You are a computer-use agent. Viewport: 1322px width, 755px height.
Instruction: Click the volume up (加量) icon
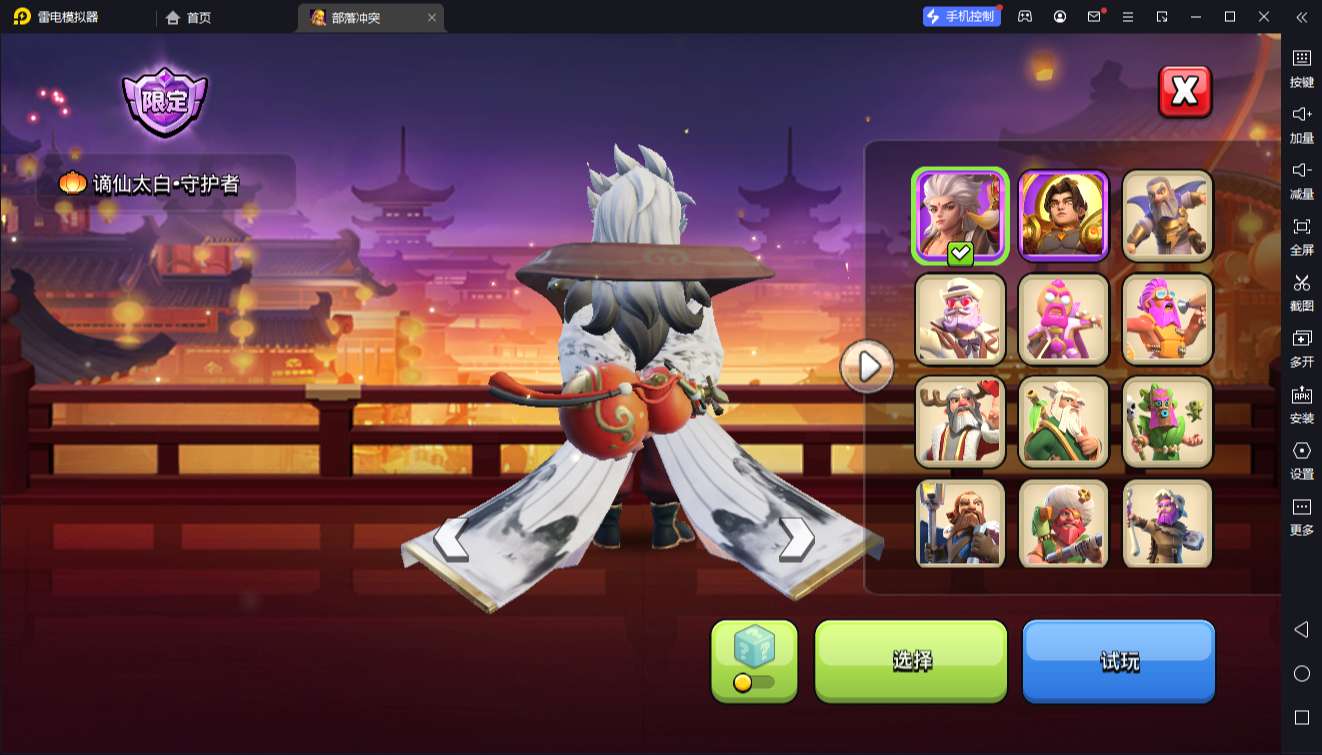[1301, 125]
